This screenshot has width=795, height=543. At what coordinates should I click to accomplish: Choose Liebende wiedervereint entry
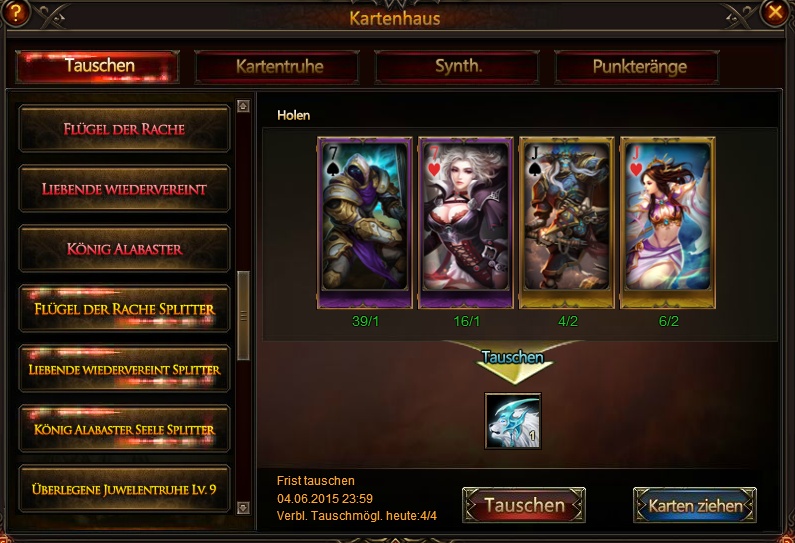coord(124,189)
